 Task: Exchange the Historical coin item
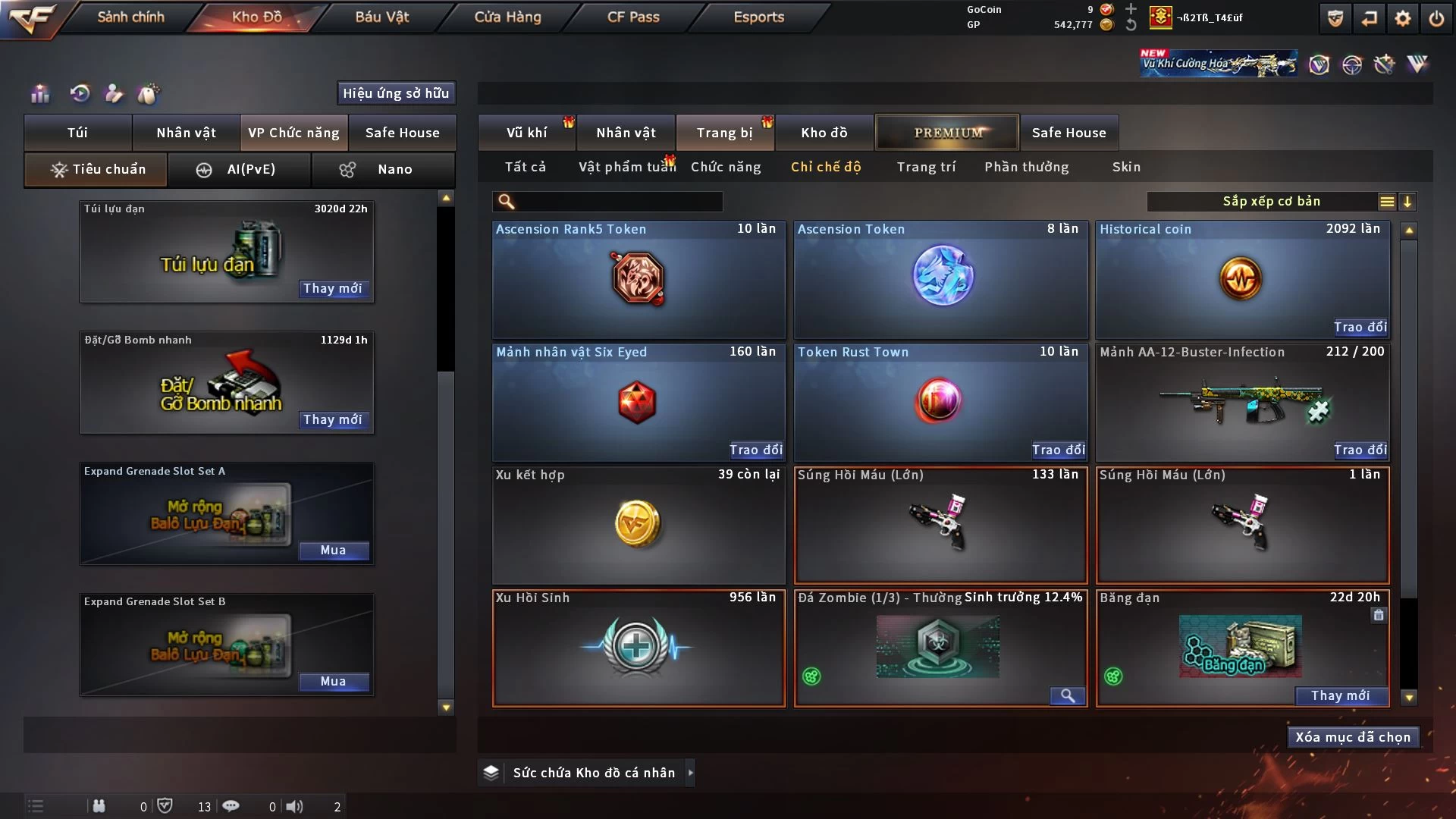pos(1360,327)
